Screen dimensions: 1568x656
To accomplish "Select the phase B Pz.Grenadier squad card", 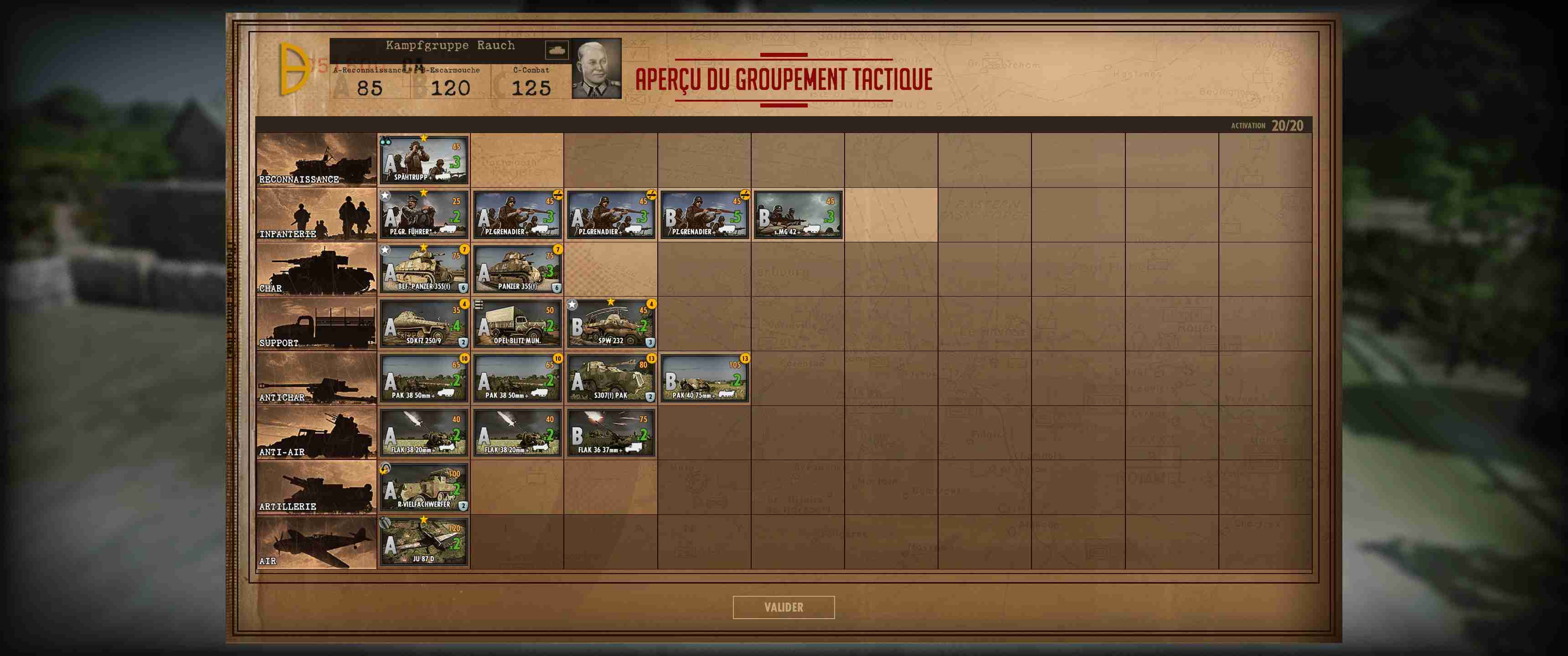I will (704, 215).
